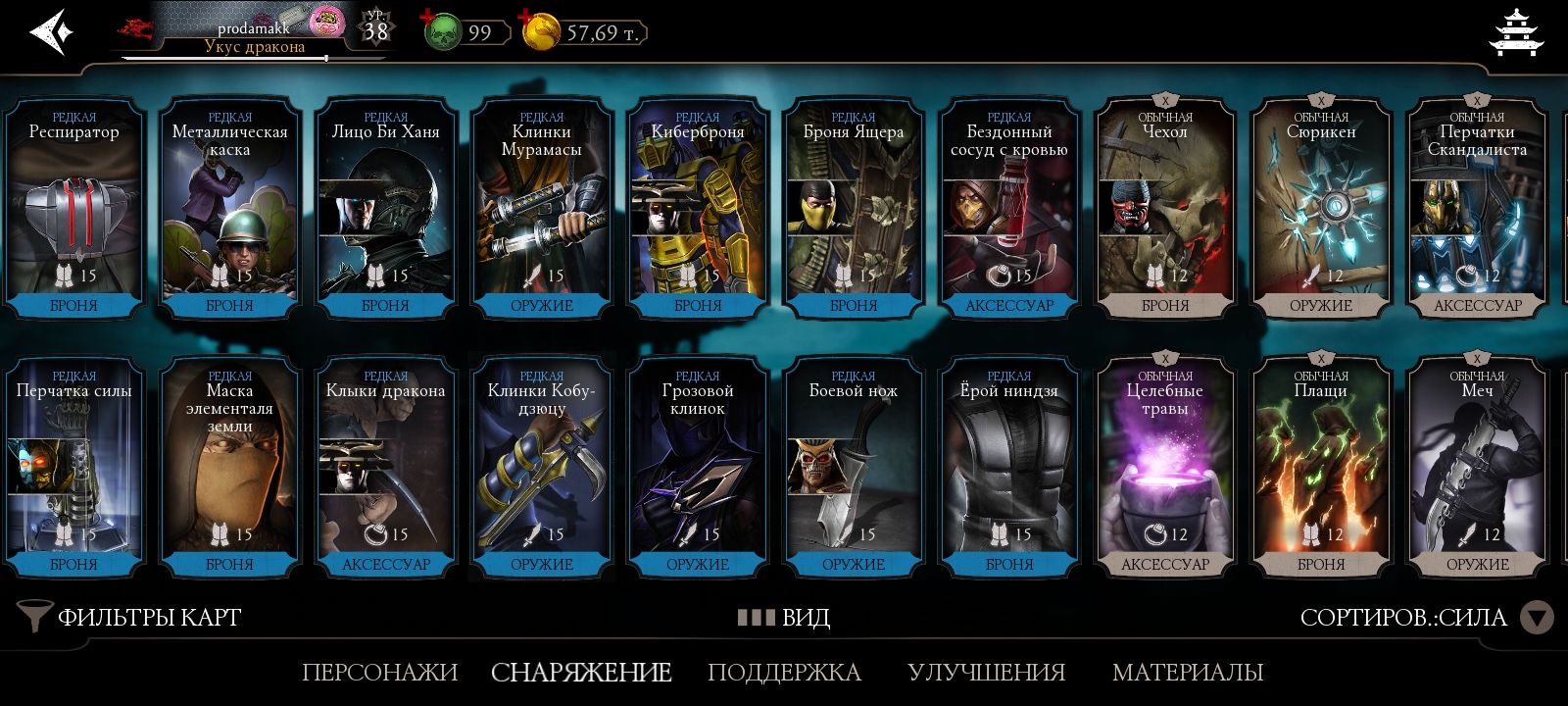Switch to the ПЕРСОНАЖИ tab
The height and width of the screenshot is (706, 1568).
[x=379, y=673]
